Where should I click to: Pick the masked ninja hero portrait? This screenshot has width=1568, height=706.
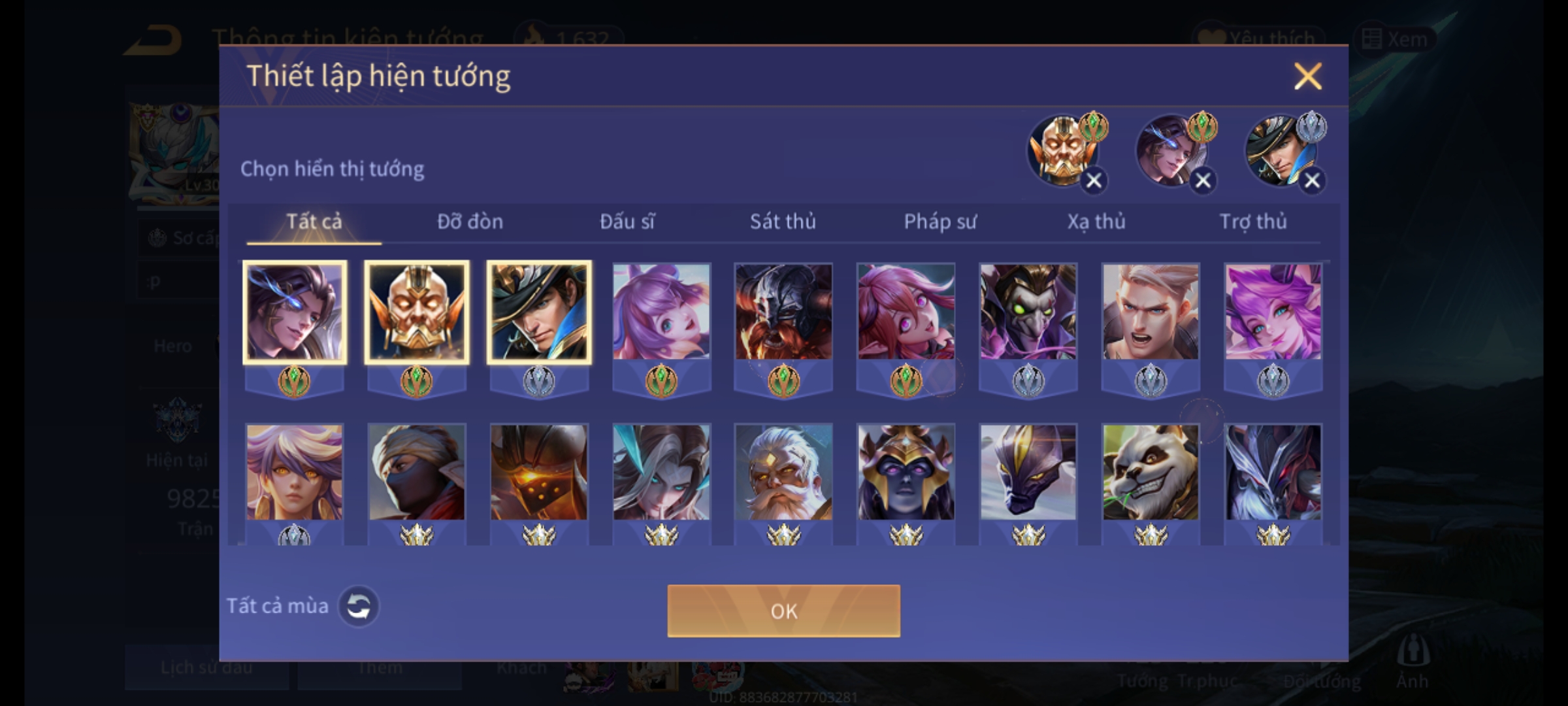417,472
